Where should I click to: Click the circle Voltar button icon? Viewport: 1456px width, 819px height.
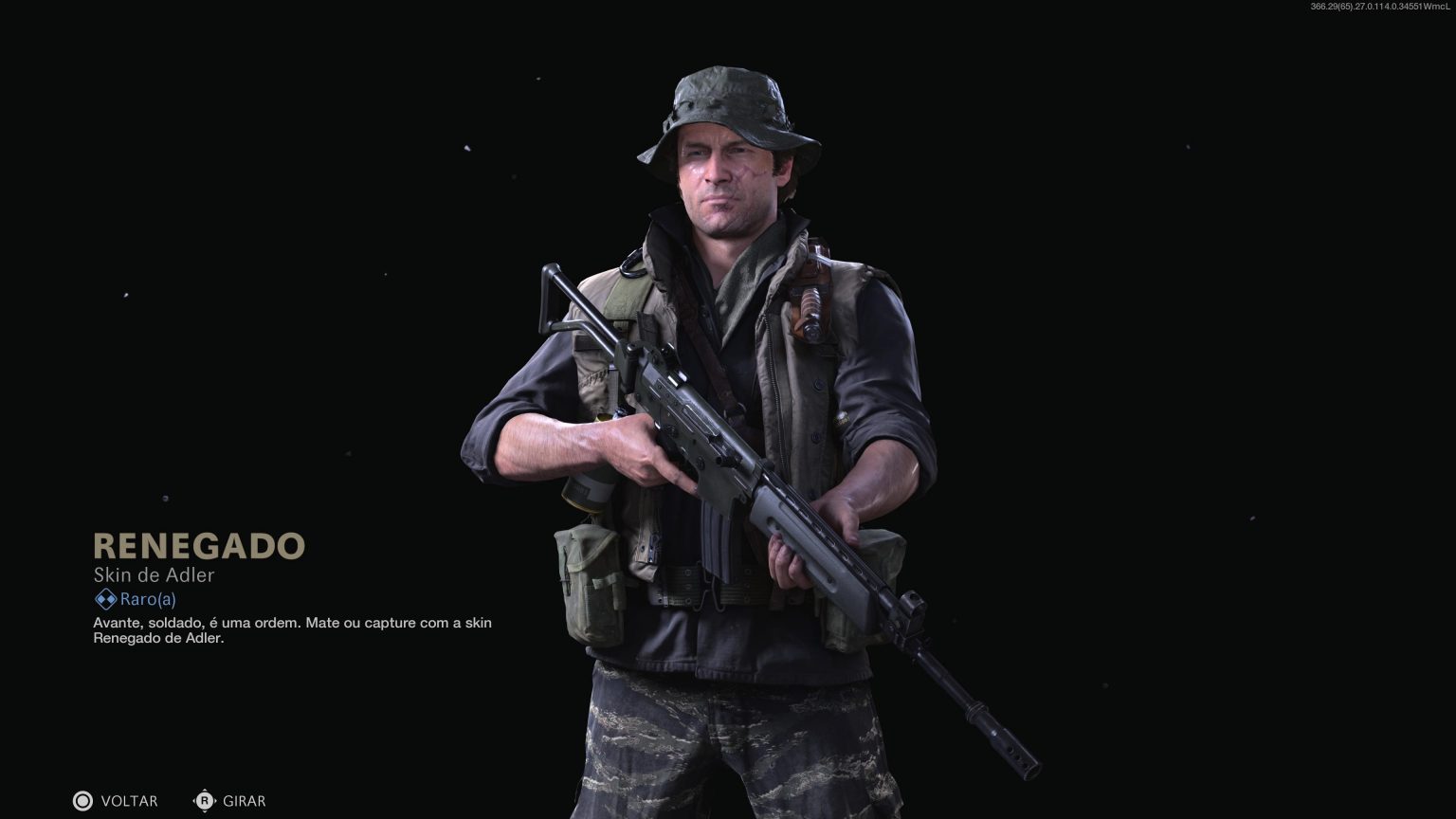pyautogui.click(x=83, y=801)
